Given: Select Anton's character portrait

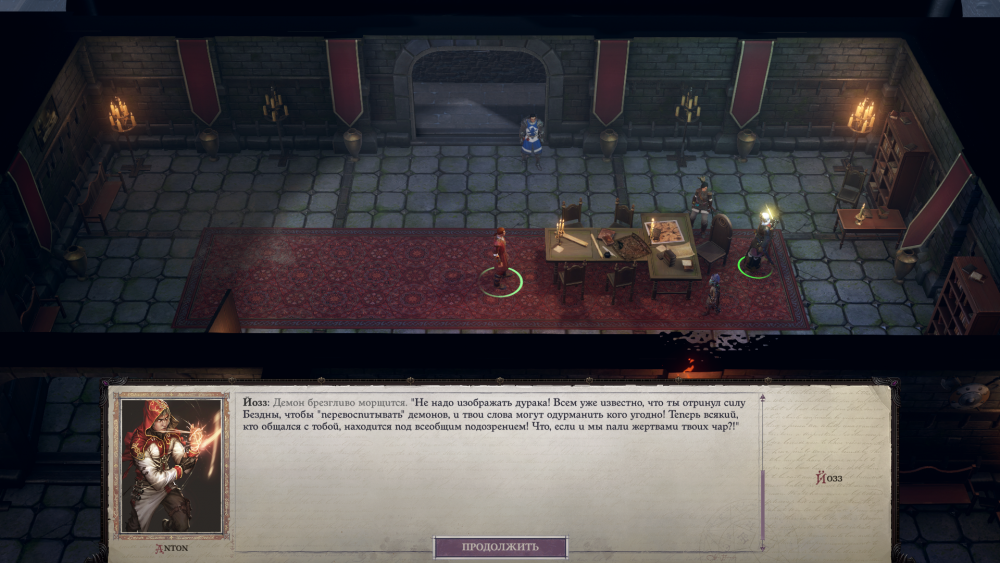Looking at the screenshot, I should (170, 466).
